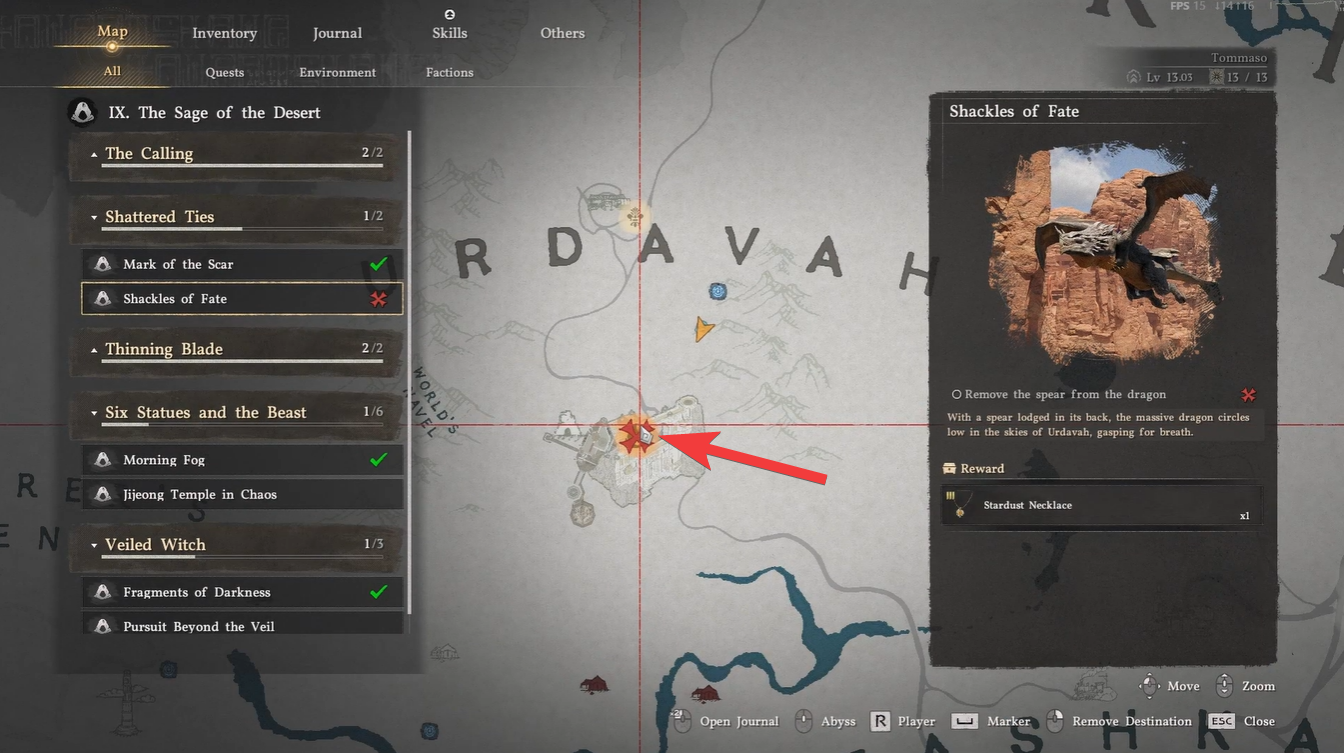Click the checkmark beside Morning Fog
The image size is (1344, 753).
coord(378,460)
